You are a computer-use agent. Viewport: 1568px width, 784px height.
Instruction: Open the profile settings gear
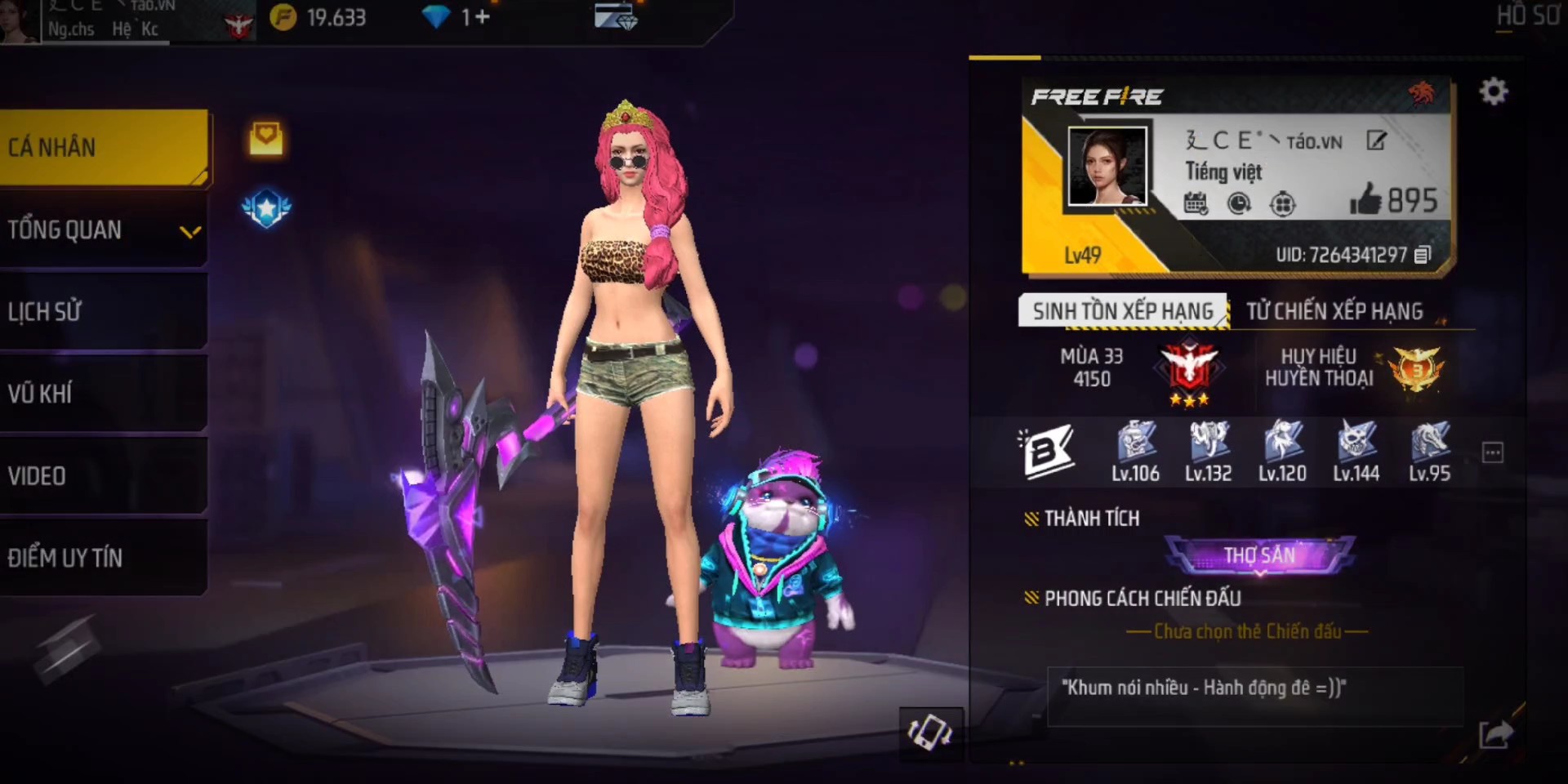[x=1494, y=91]
